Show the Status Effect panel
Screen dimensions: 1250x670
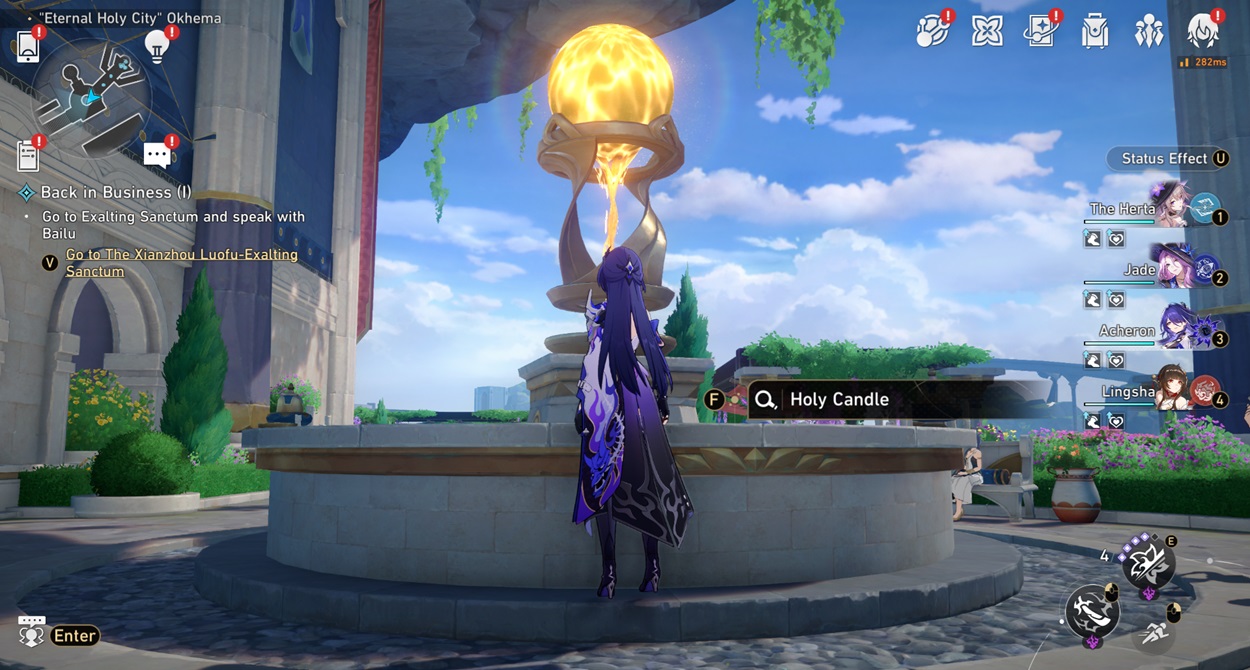(1166, 158)
